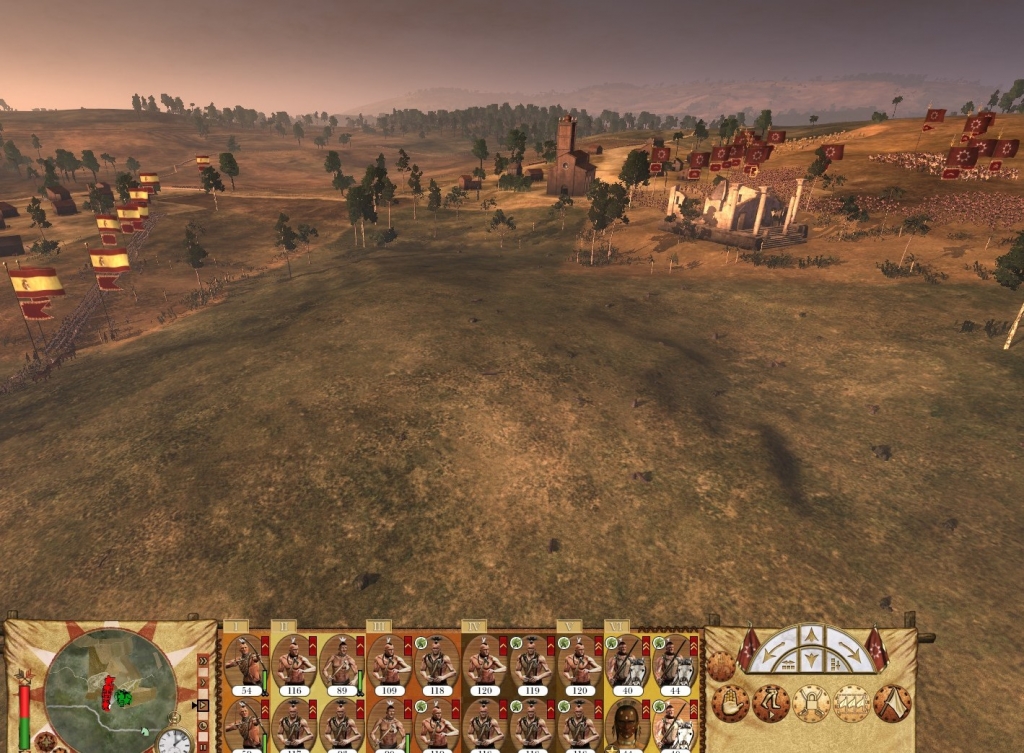Set battle speed to fastest double-arrow
The height and width of the screenshot is (753, 1024).
tap(204, 660)
